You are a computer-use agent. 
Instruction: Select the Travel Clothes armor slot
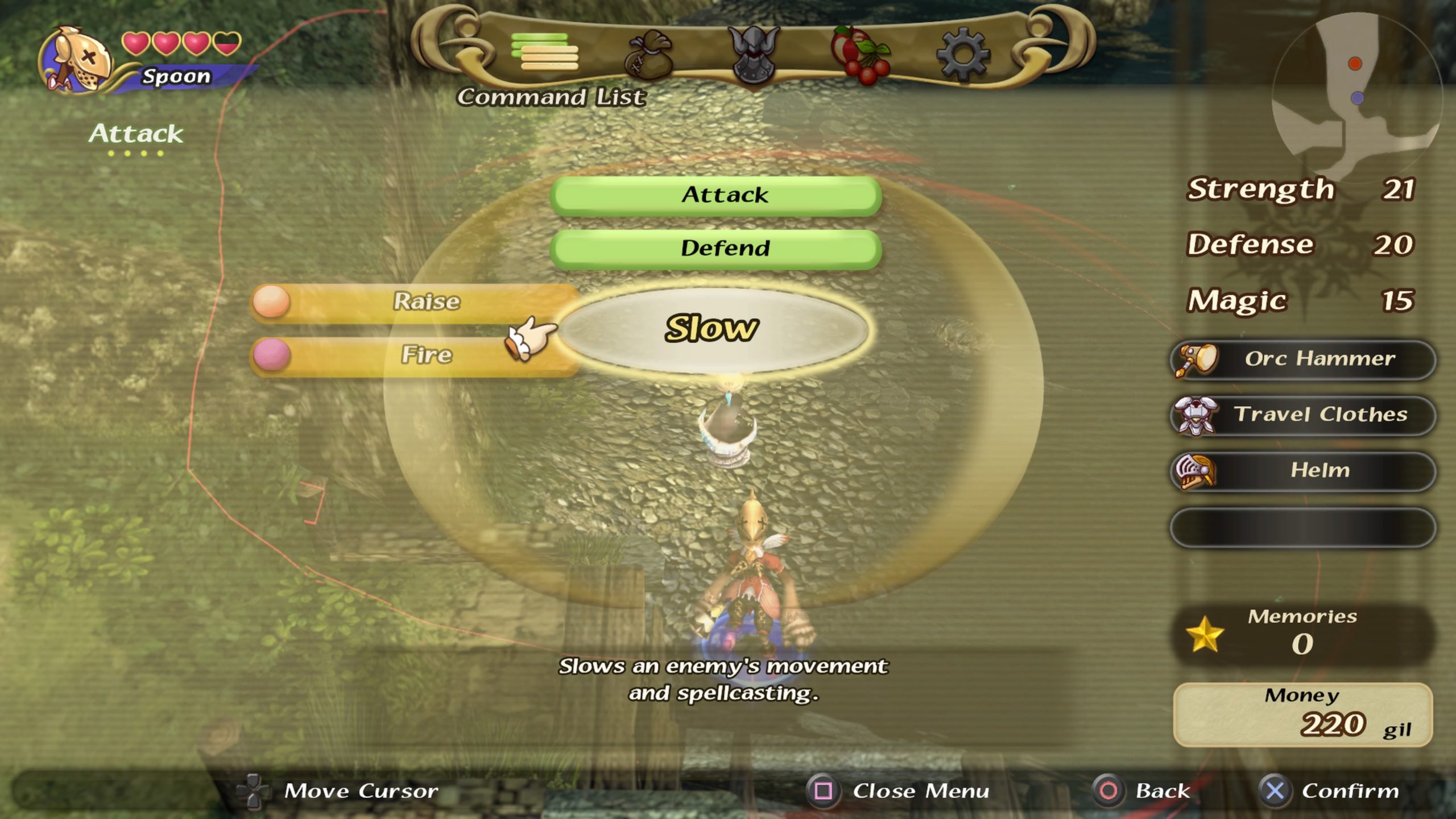[x=1302, y=415]
